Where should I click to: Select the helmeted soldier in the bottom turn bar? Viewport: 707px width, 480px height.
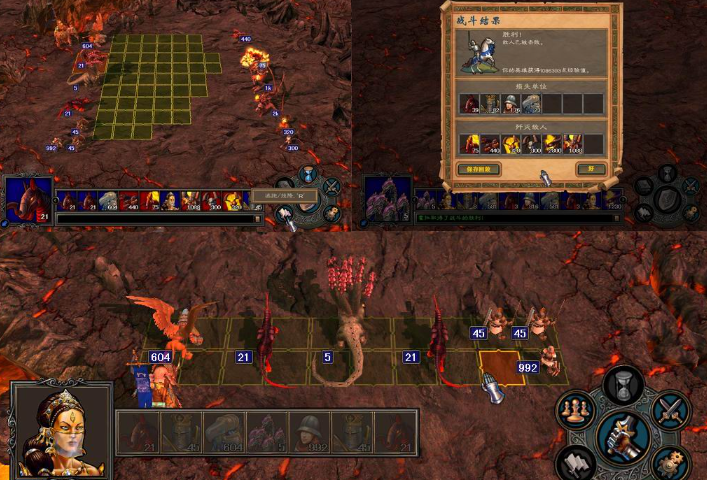[310, 433]
